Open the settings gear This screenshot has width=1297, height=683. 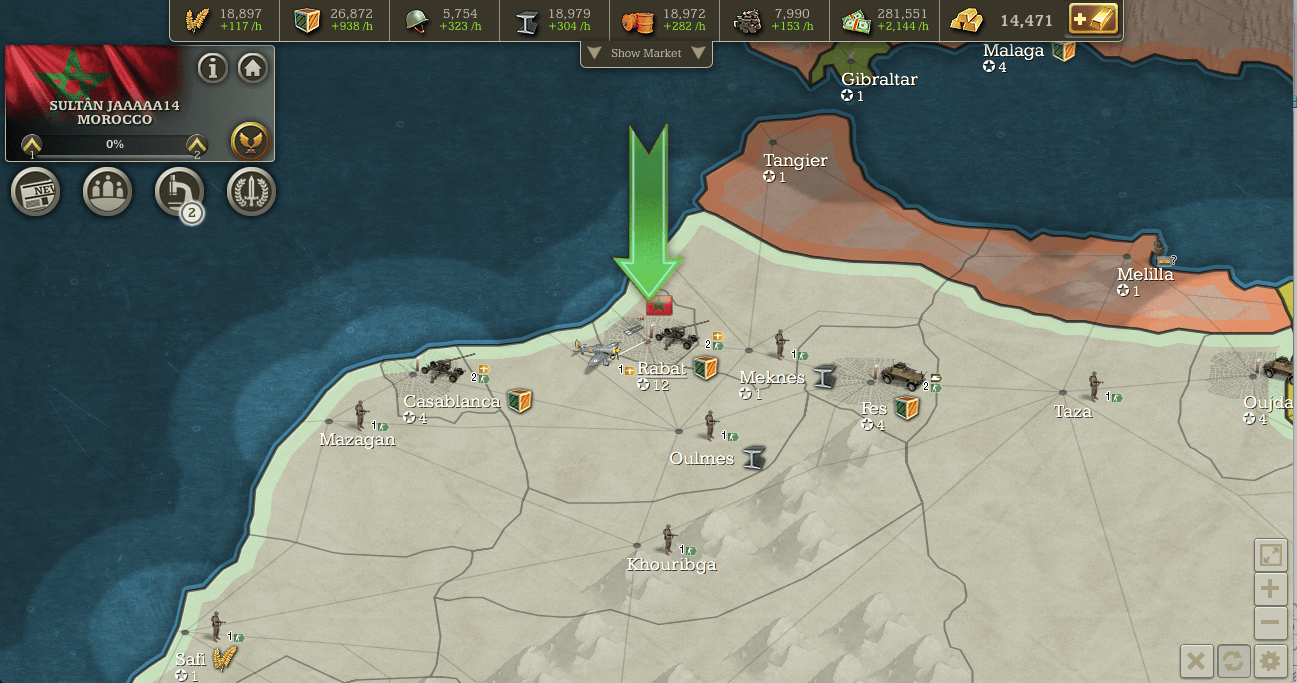tap(1270, 661)
